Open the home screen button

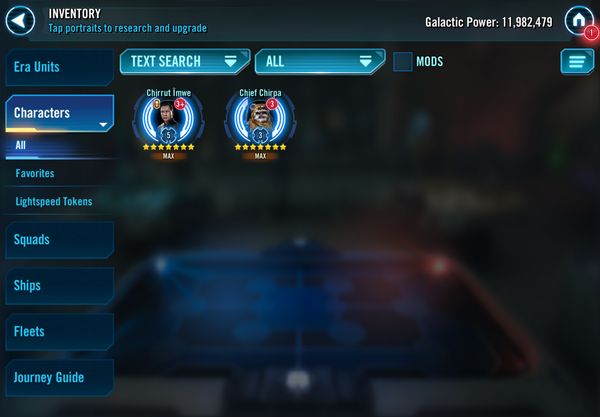coord(578,20)
